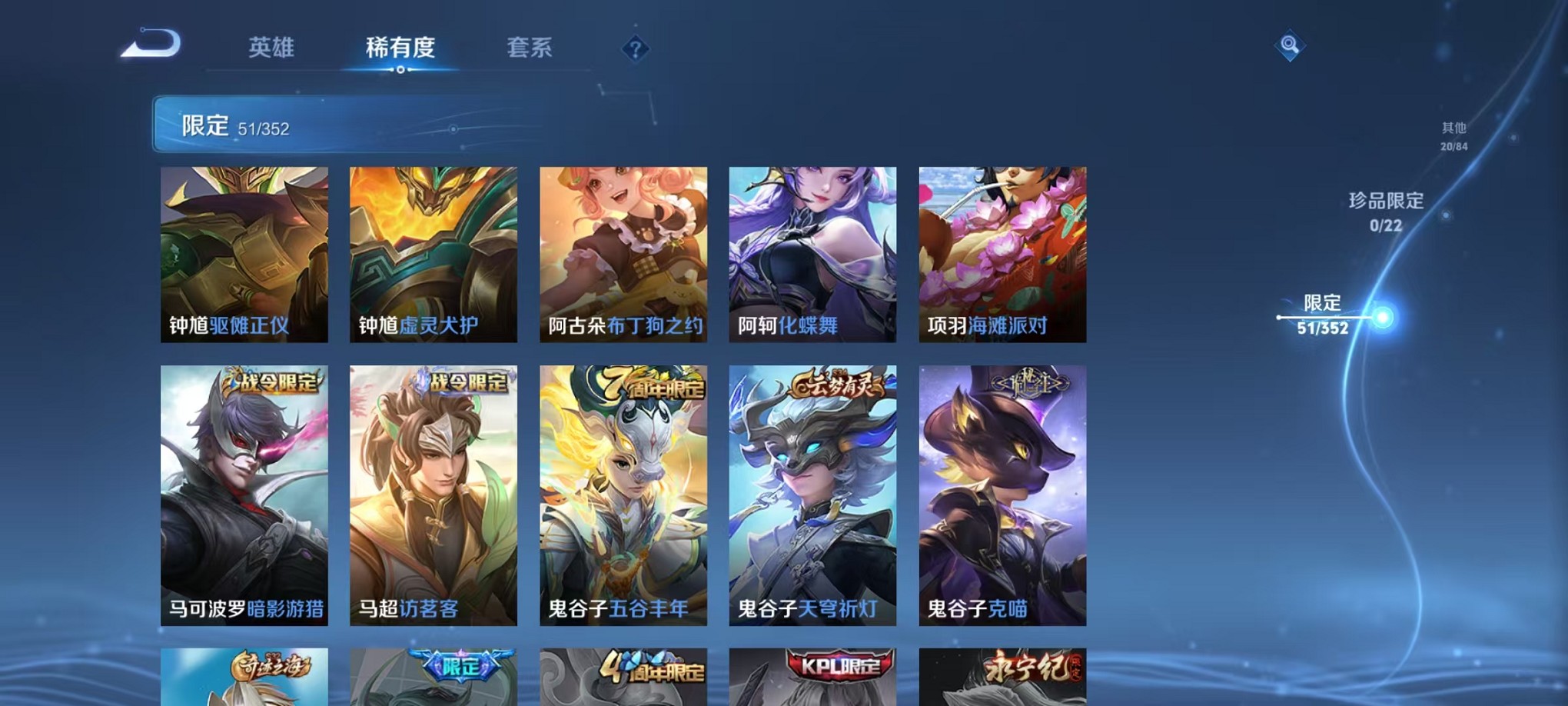
Task: Select the 稀有度 tab
Action: (400, 48)
